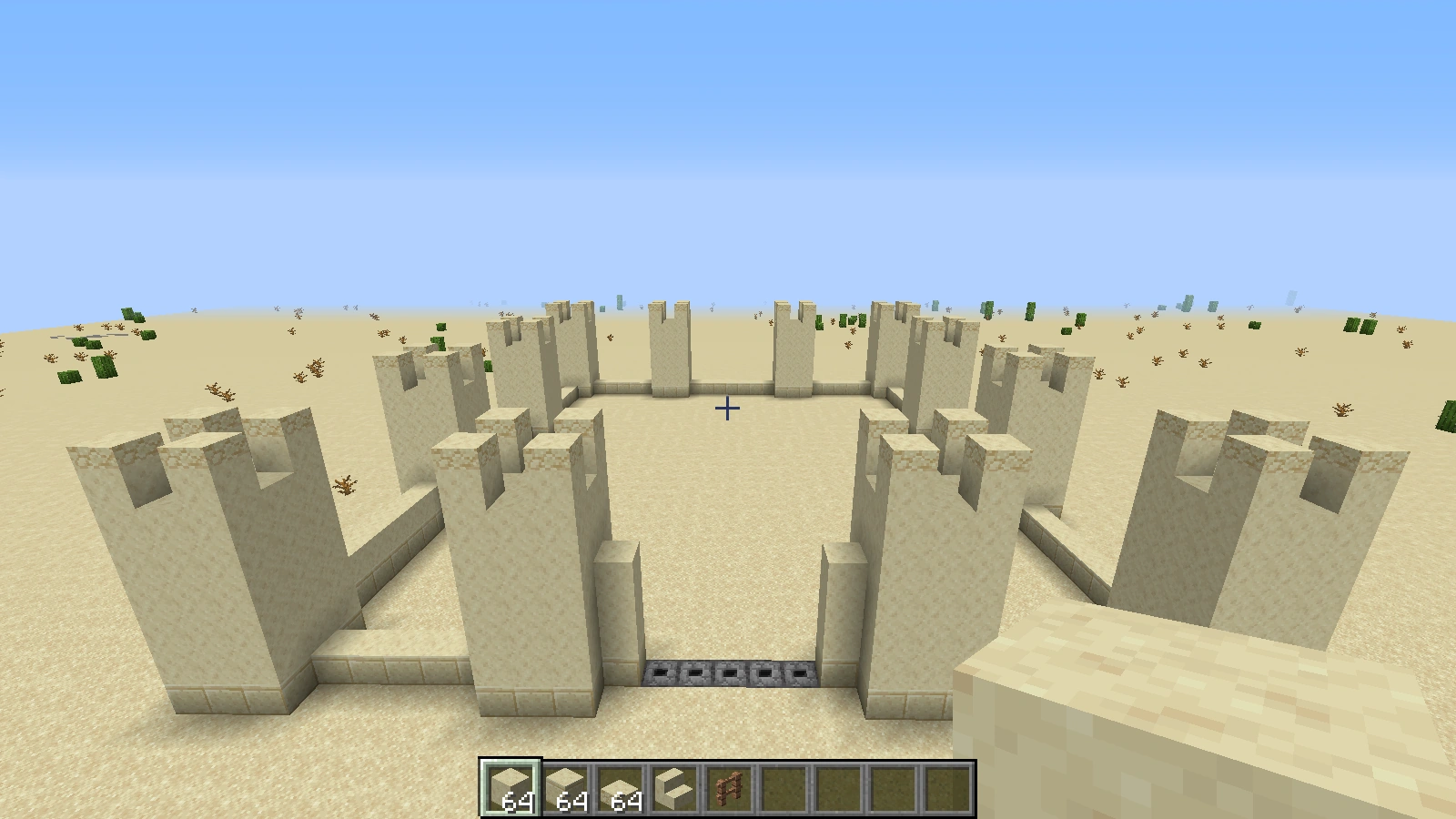Click the last empty hotbar slot
The image size is (1456, 819).
(x=946, y=785)
